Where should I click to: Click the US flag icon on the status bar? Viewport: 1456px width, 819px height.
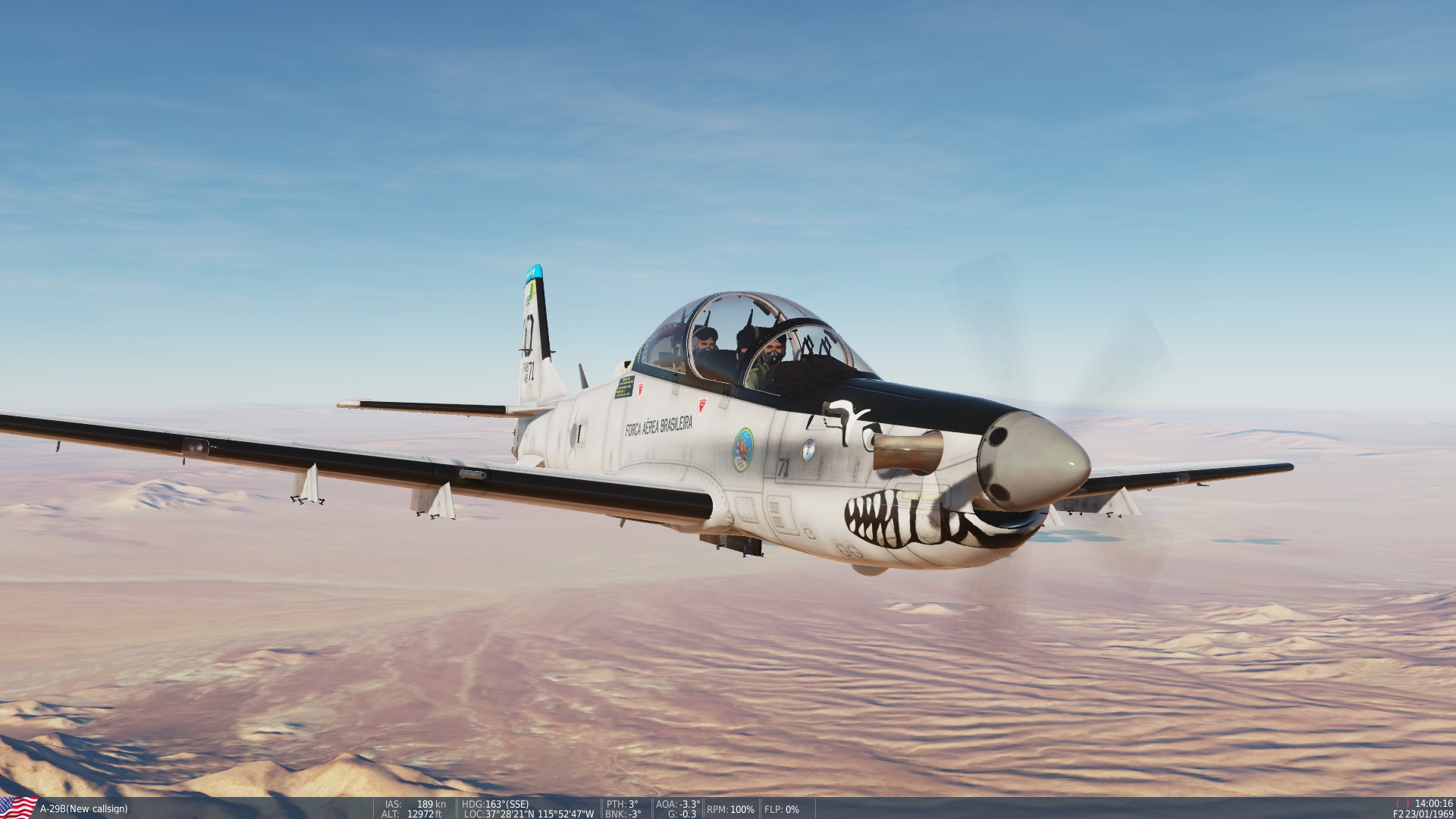coord(16,808)
